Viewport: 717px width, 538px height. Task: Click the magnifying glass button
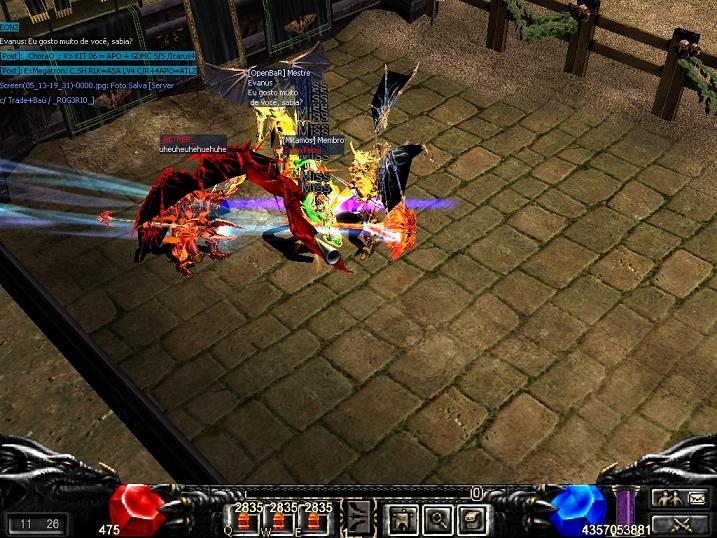pyautogui.click(x=437, y=518)
